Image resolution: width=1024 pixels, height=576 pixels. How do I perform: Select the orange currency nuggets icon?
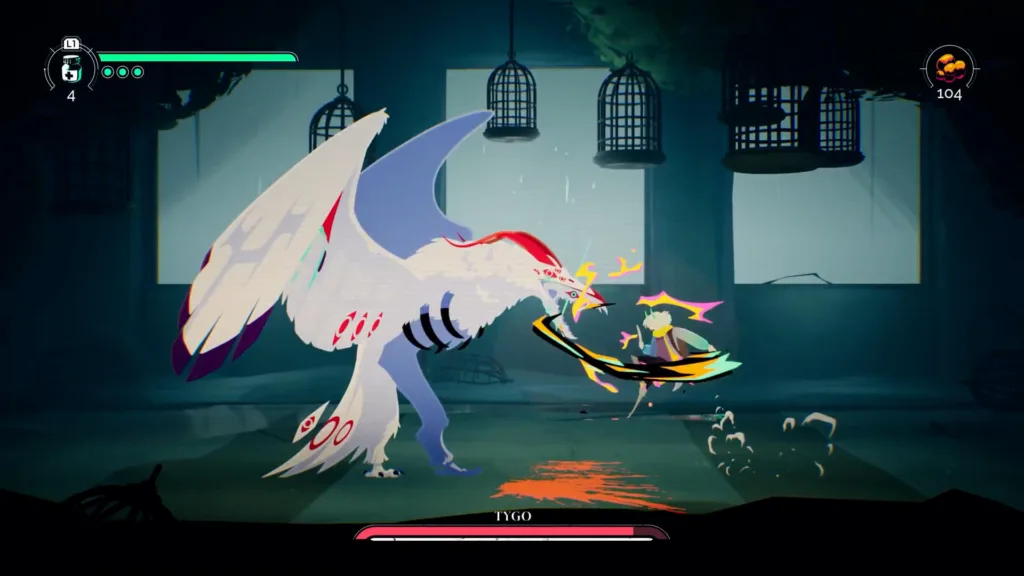[x=948, y=66]
